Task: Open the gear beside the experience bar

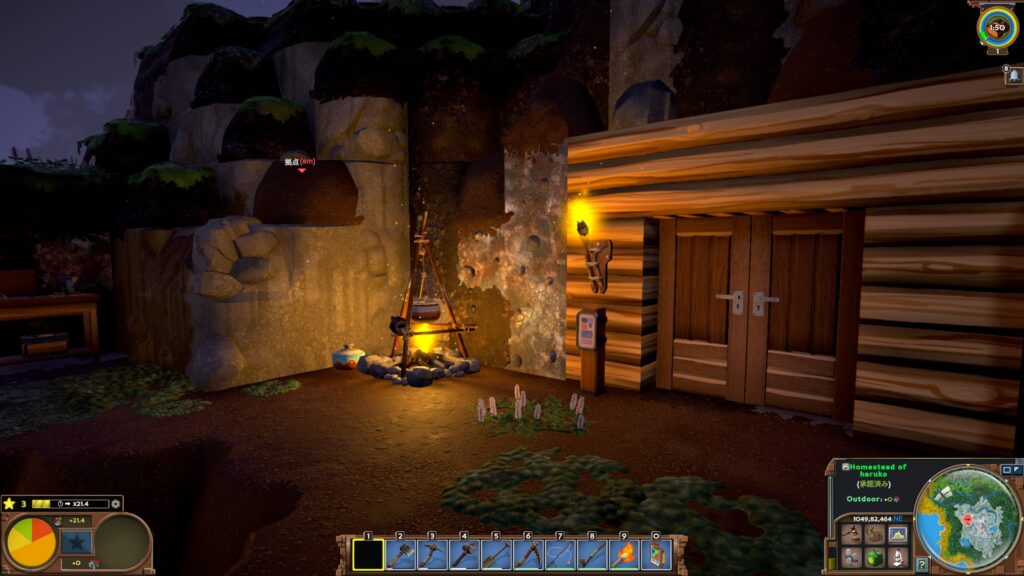Action: tap(116, 504)
